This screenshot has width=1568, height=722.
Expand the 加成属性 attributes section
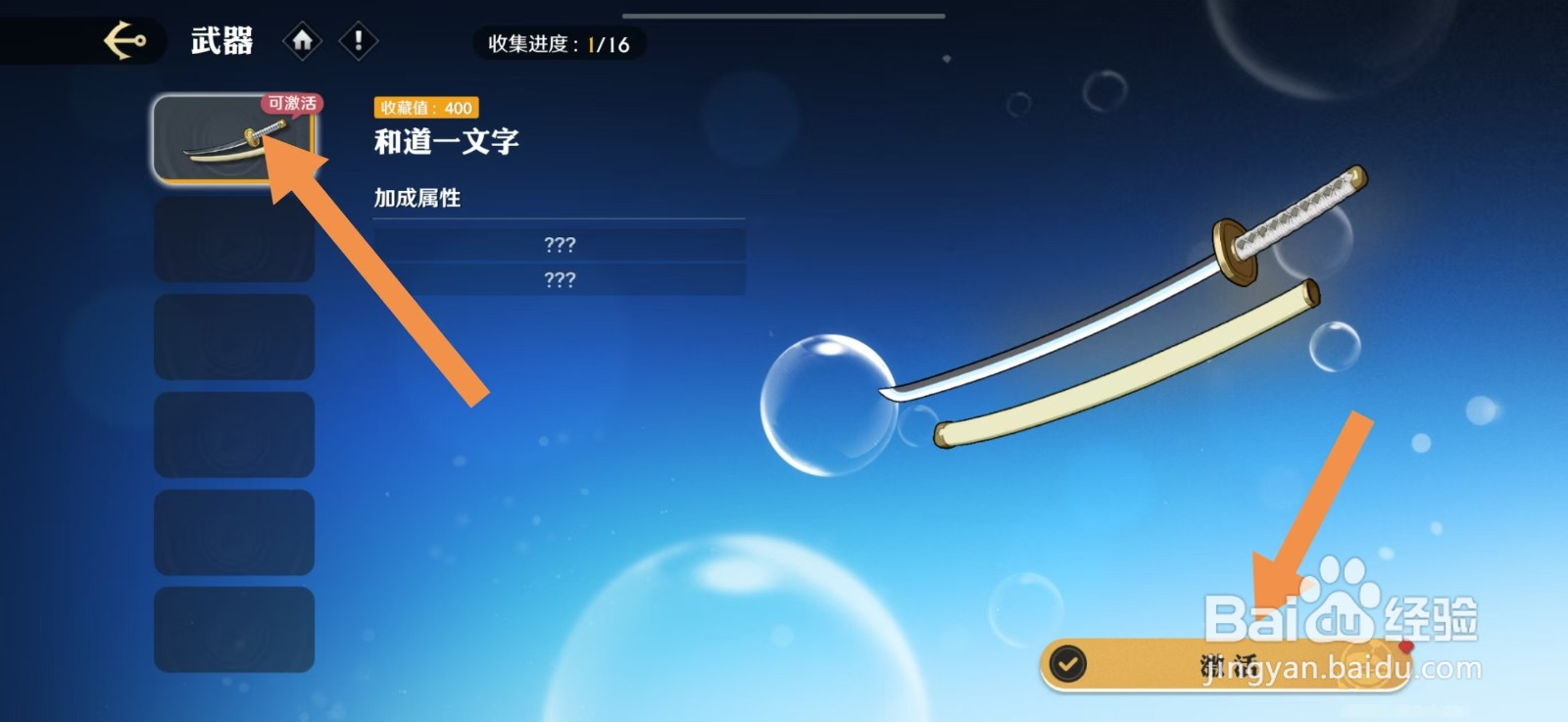coord(416,198)
